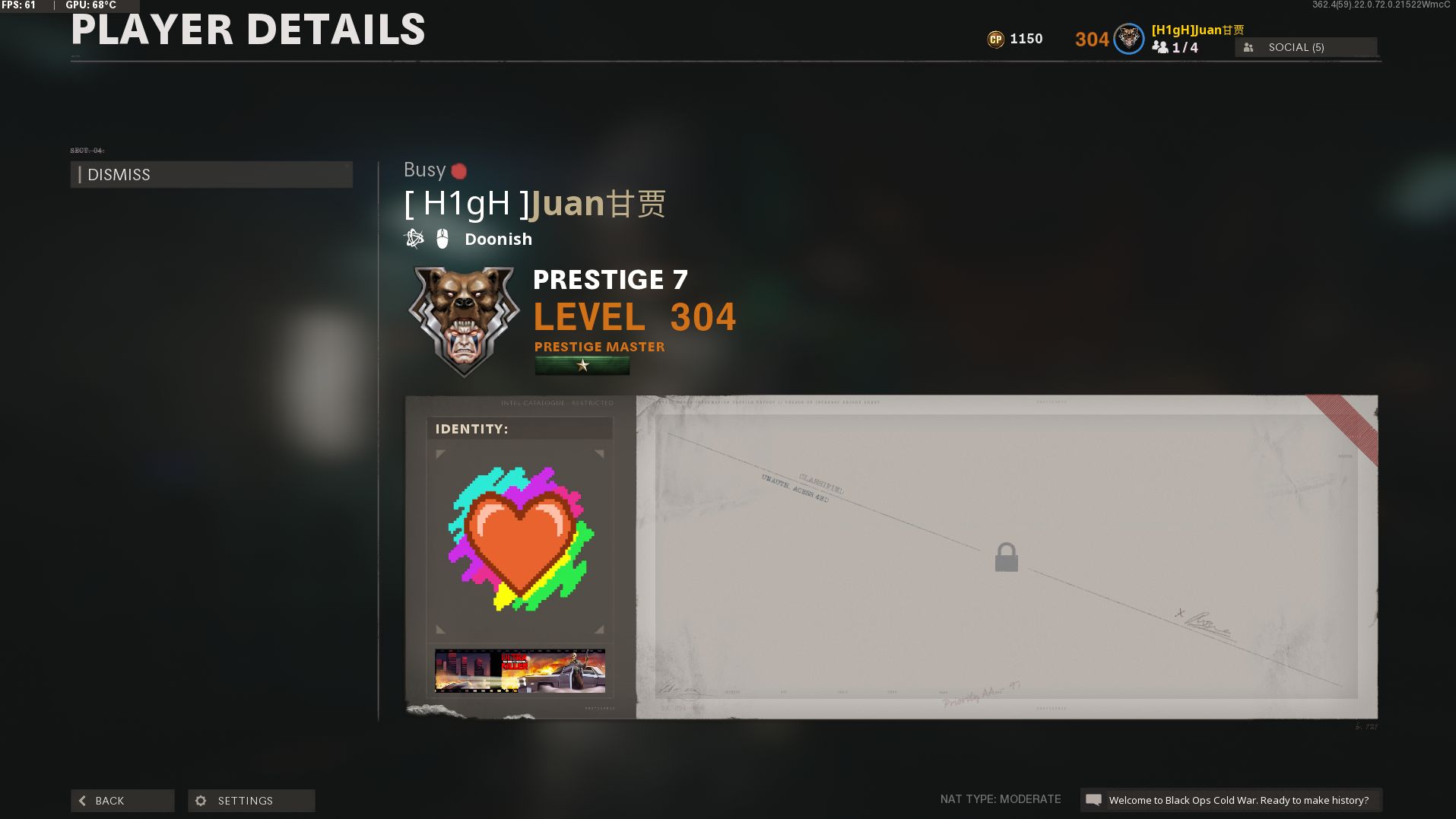Click the red Busy status indicator
The height and width of the screenshot is (819, 1456).
coord(458,170)
